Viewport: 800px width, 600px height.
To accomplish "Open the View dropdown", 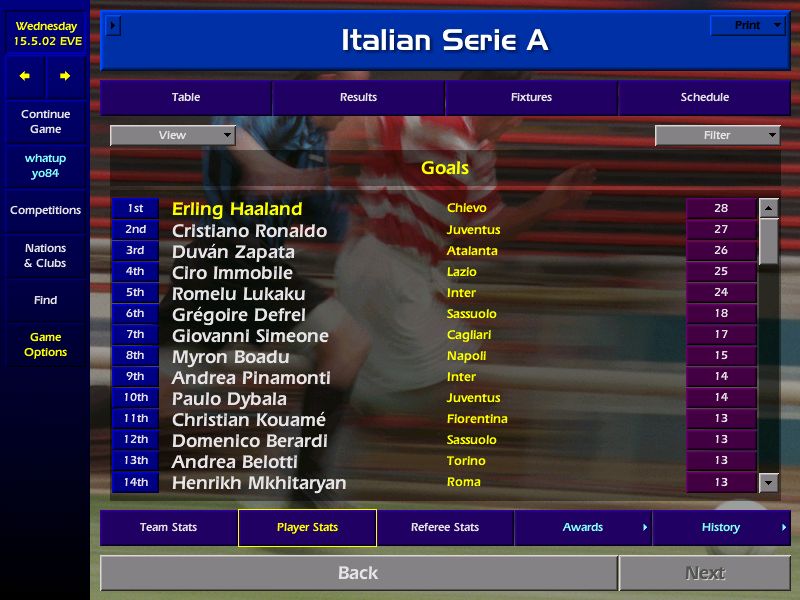I will (173, 135).
